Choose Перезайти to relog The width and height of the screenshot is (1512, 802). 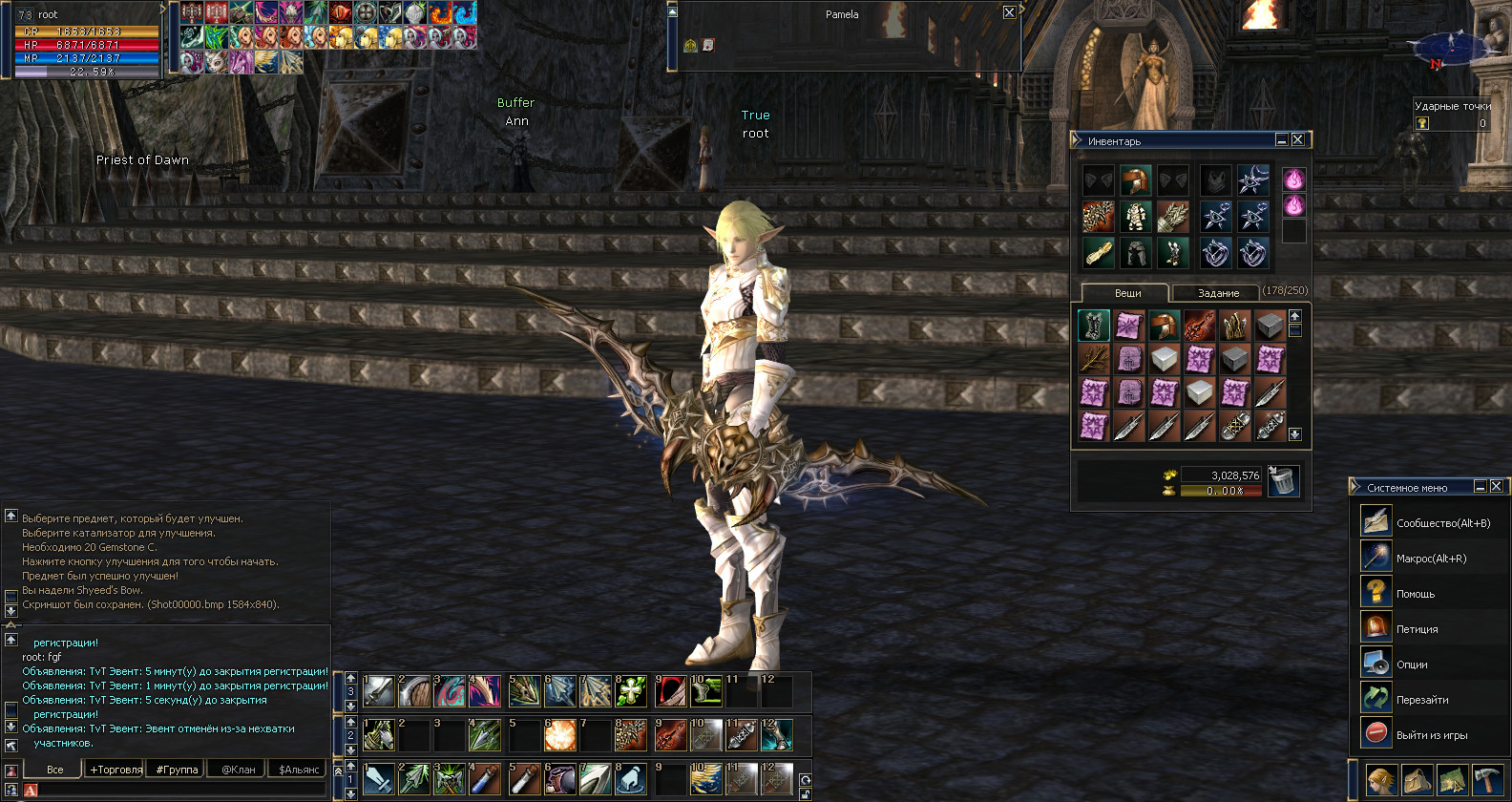click(x=1421, y=700)
